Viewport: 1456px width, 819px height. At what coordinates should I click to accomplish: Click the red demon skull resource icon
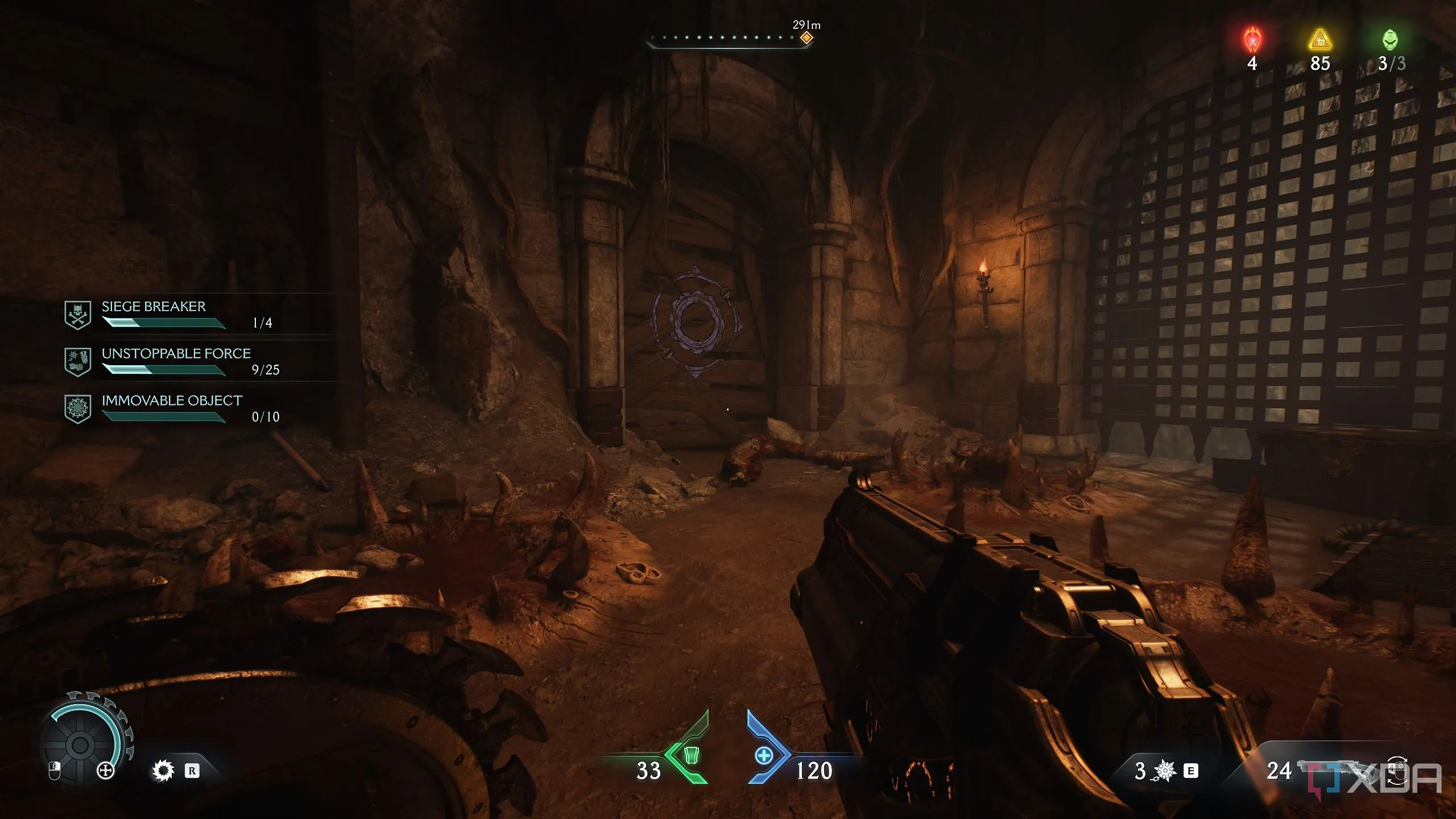[1252, 40]
